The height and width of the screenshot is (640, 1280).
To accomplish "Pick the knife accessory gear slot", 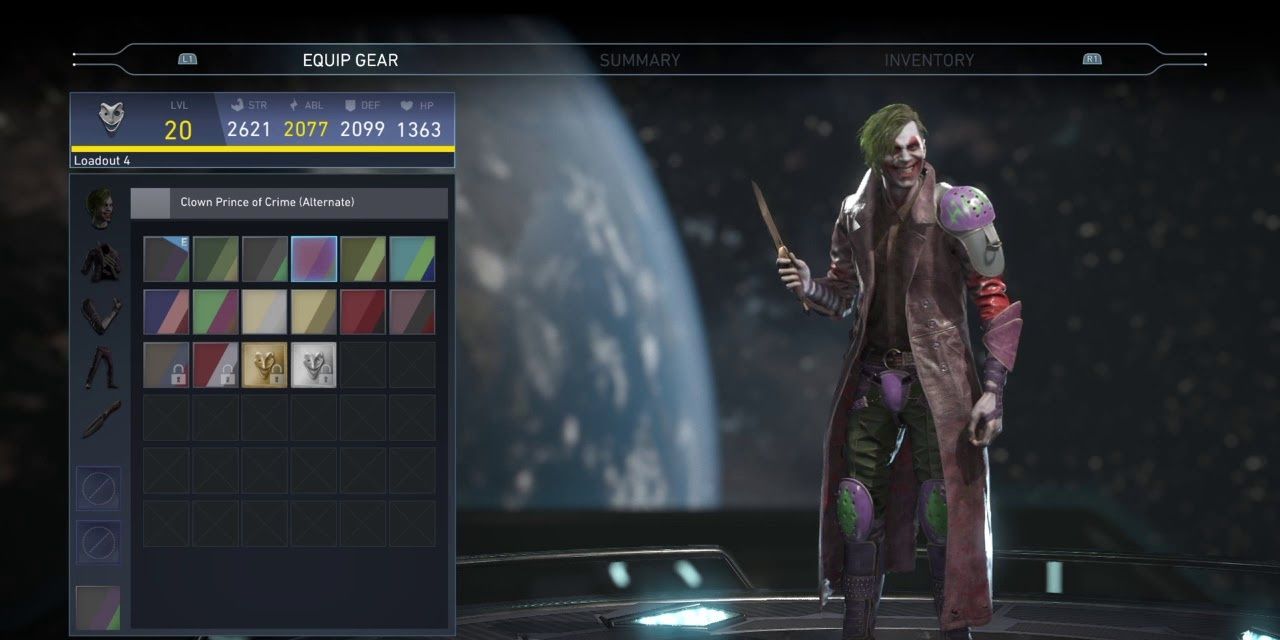I will point(100,419).
